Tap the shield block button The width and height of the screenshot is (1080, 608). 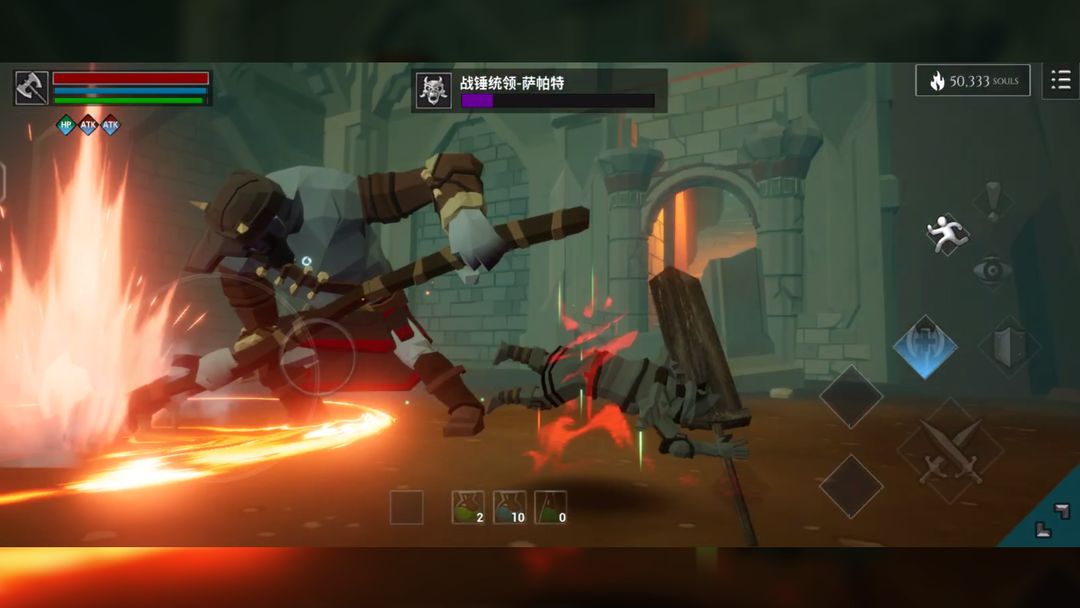tap(1009, 347)
